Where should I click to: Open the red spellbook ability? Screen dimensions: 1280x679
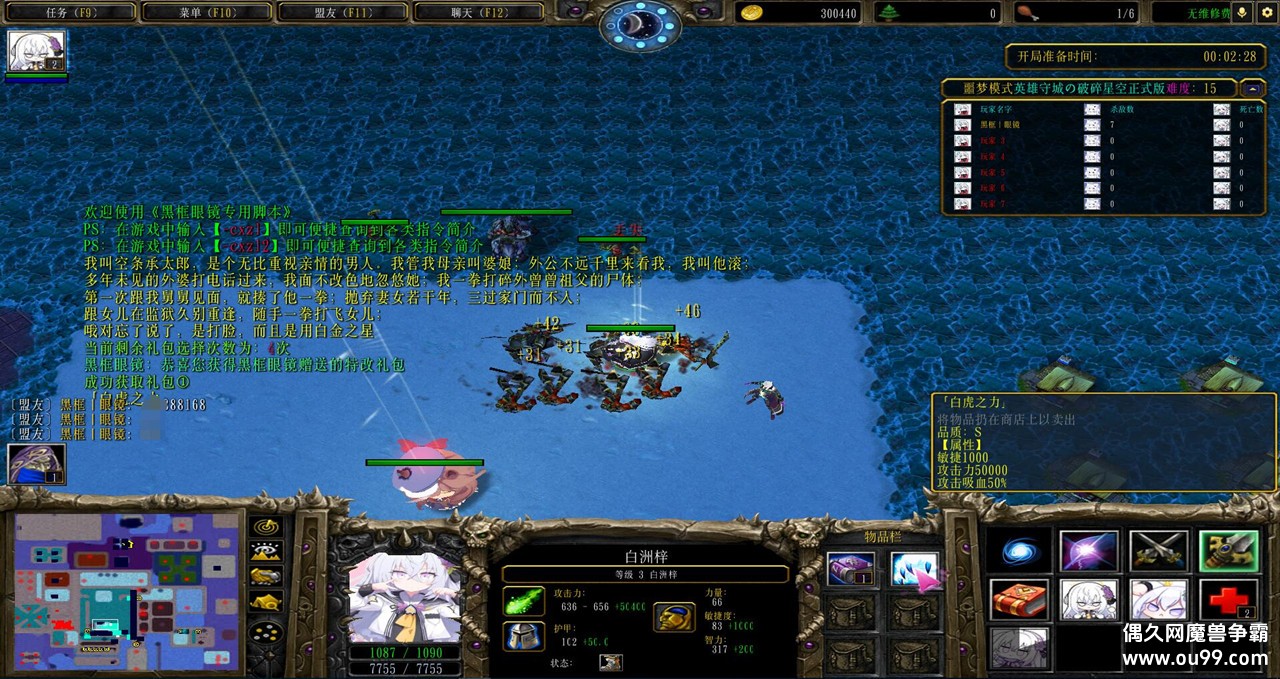point(1020,600)
